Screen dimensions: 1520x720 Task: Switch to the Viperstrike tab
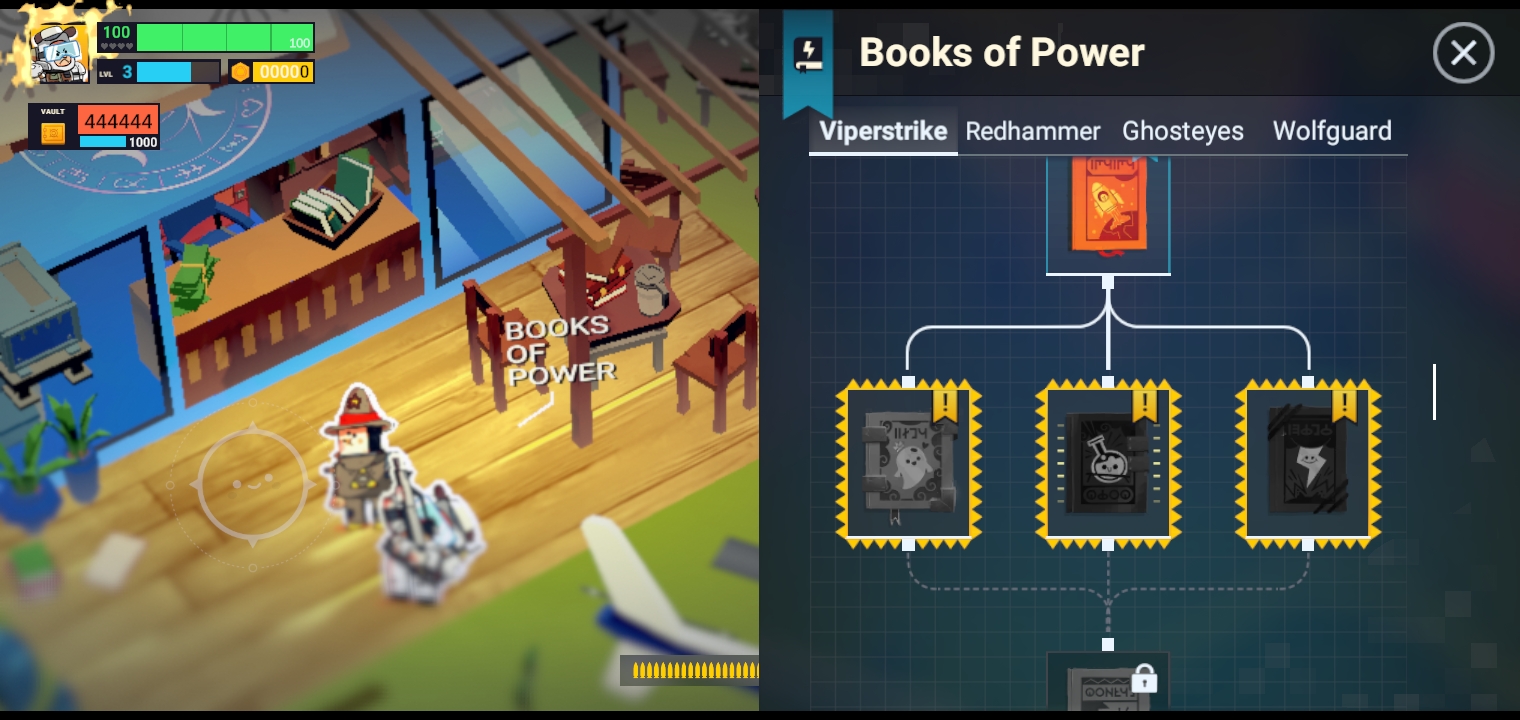coord(882,131)
